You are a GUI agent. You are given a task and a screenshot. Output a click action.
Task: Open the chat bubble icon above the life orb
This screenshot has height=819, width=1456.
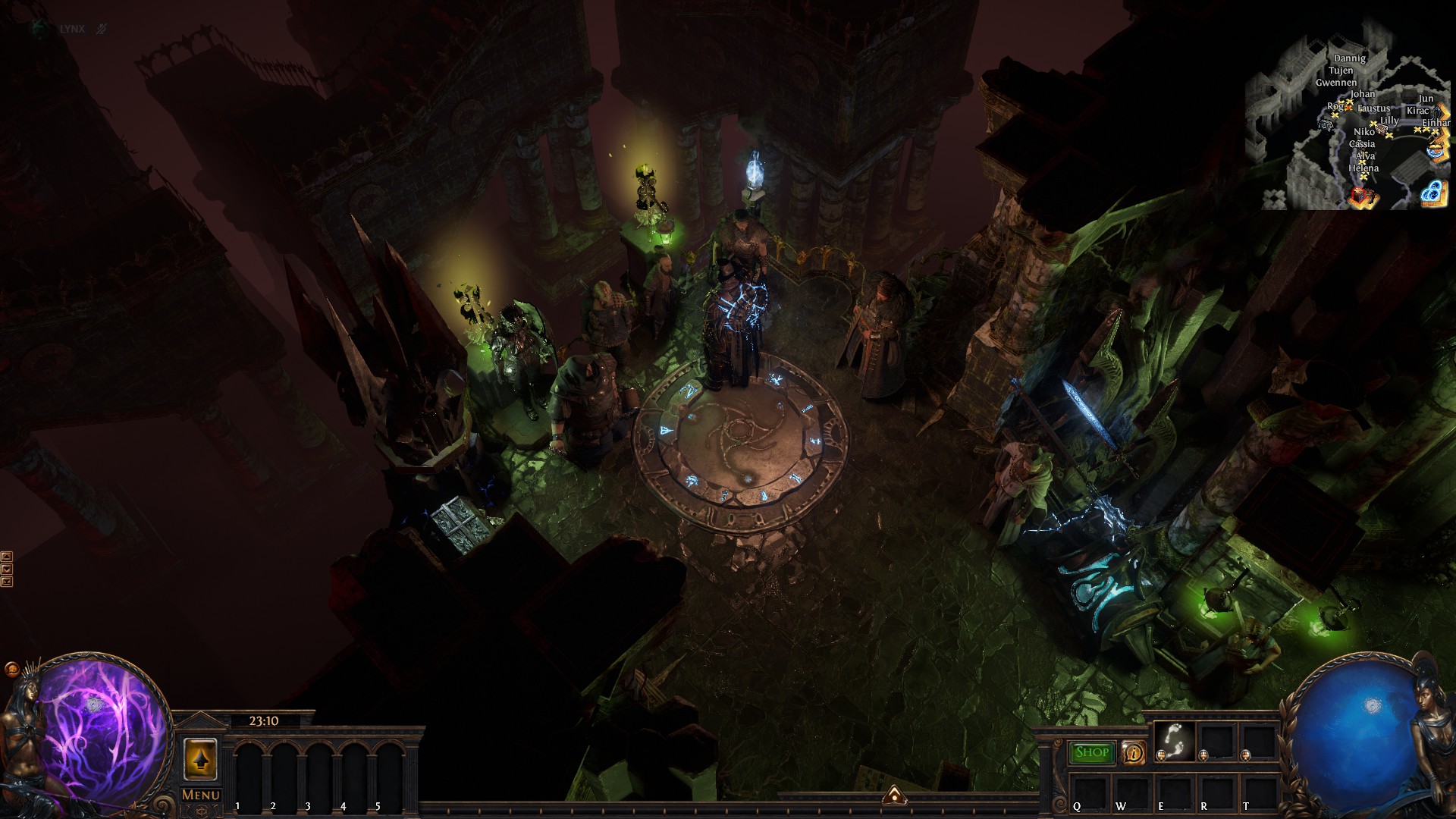coord(11,670)
